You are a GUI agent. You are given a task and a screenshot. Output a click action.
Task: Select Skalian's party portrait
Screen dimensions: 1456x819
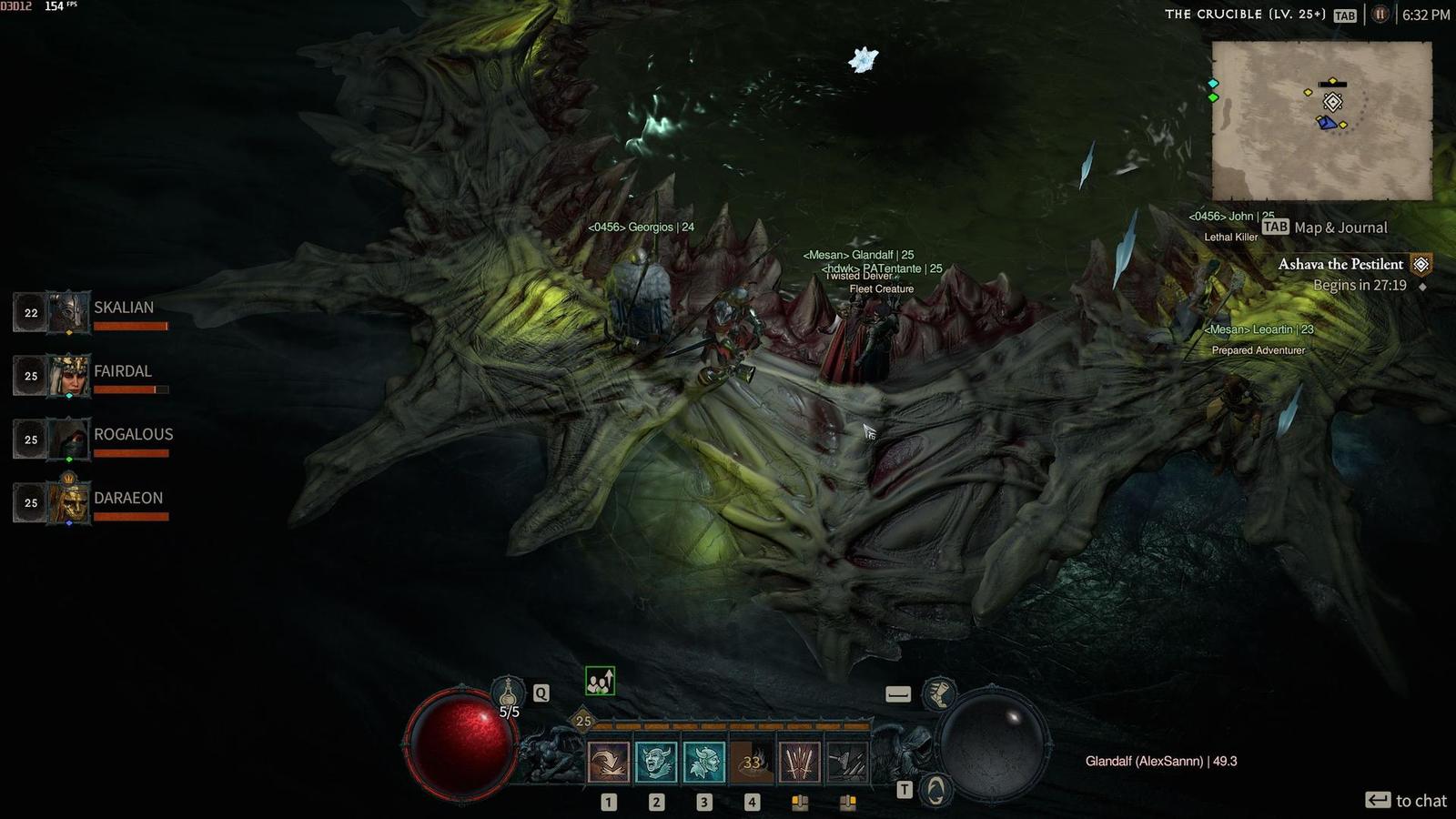68,312
